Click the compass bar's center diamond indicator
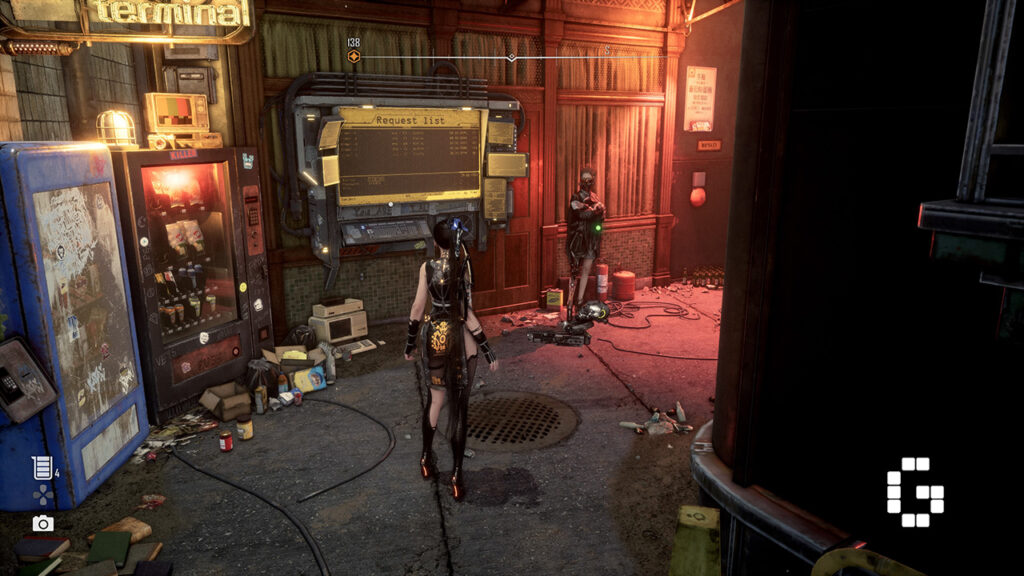This screenshot has width=1024, height=576. point(512,57)
